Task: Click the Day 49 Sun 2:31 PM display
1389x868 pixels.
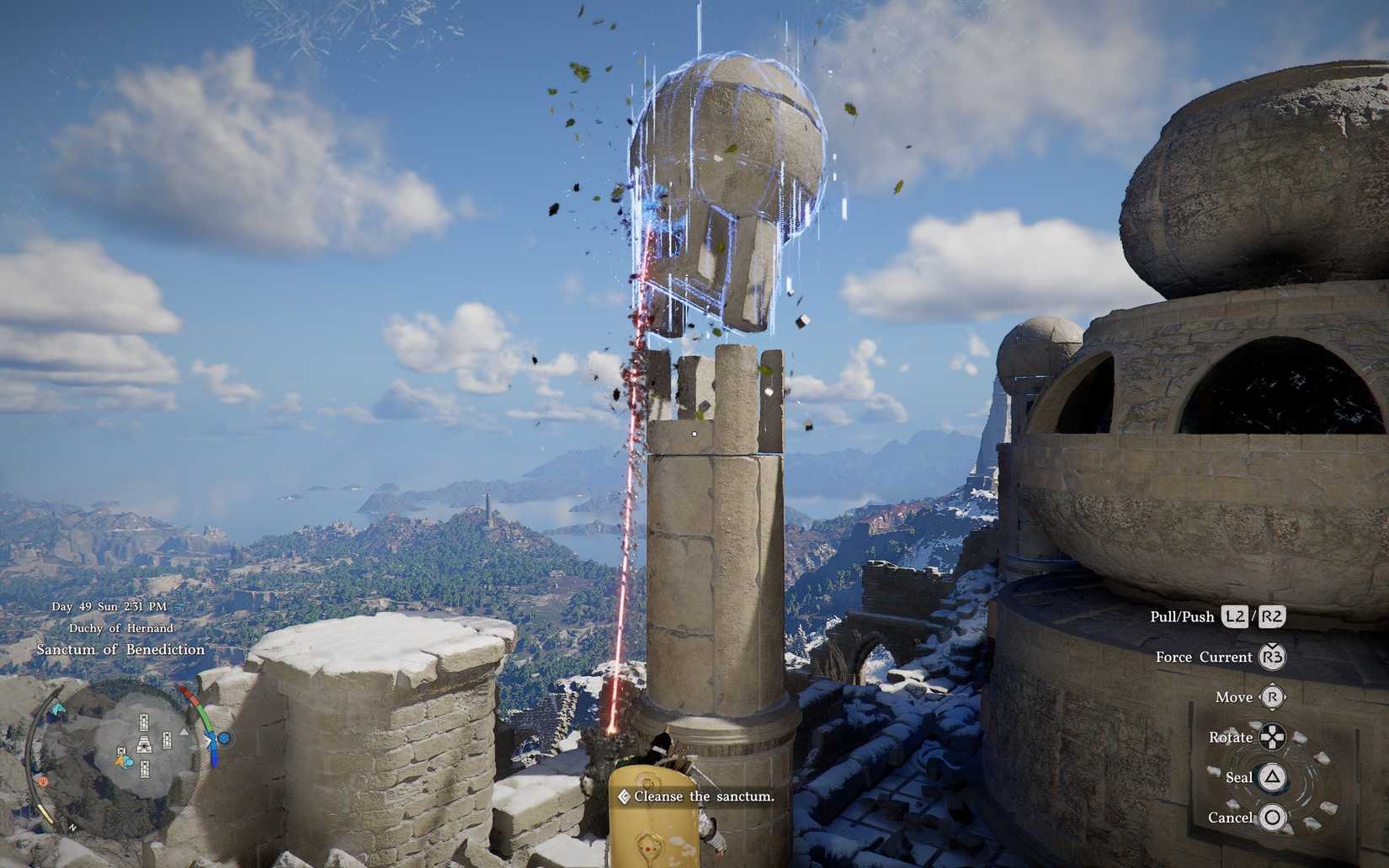Action: click(108, 605)
